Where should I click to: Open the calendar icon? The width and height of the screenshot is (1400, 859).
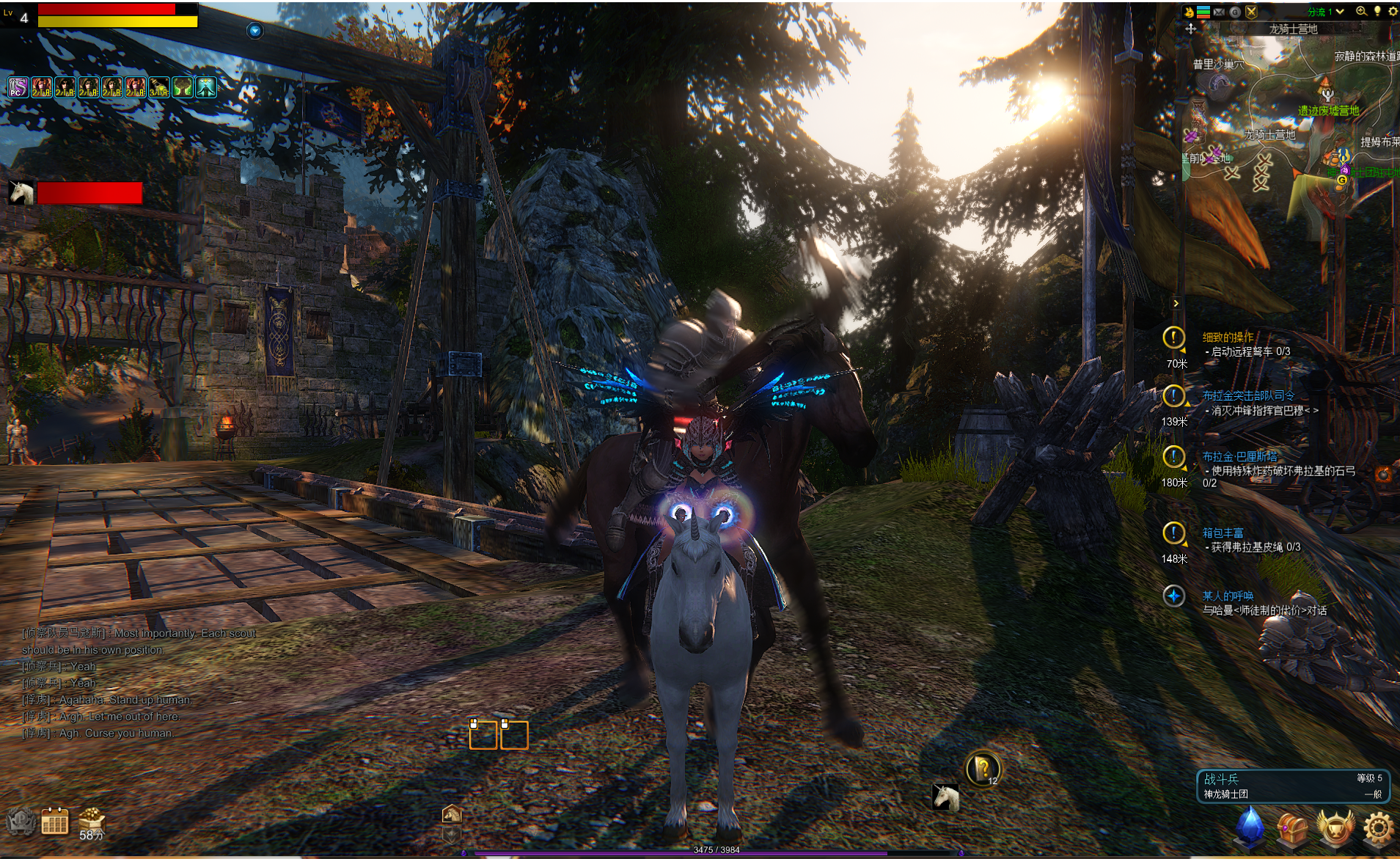coord(55,822)
